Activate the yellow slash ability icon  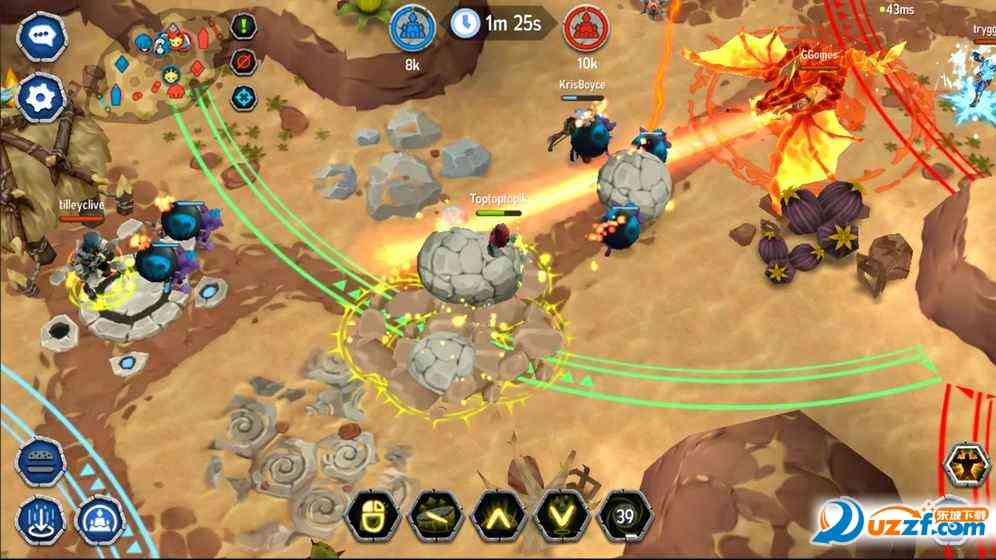coord(434,517)
